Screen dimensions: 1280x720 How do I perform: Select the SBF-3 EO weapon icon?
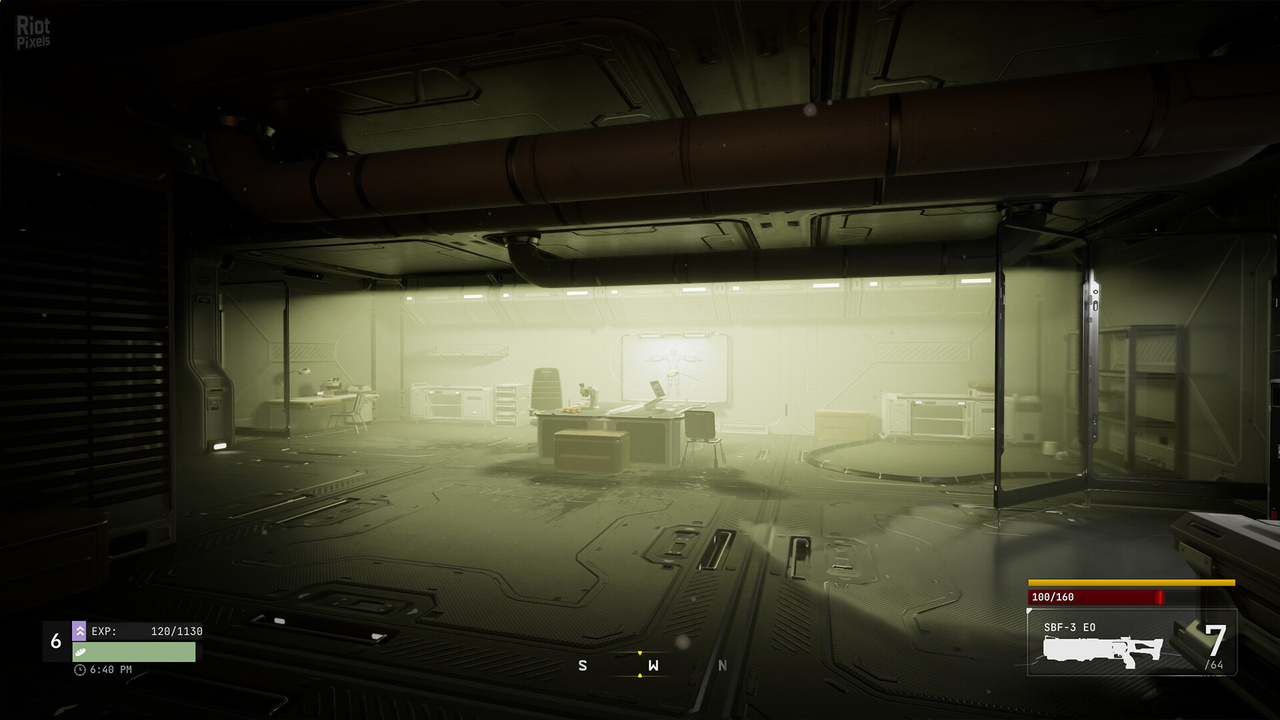(x=1102, y=650)
